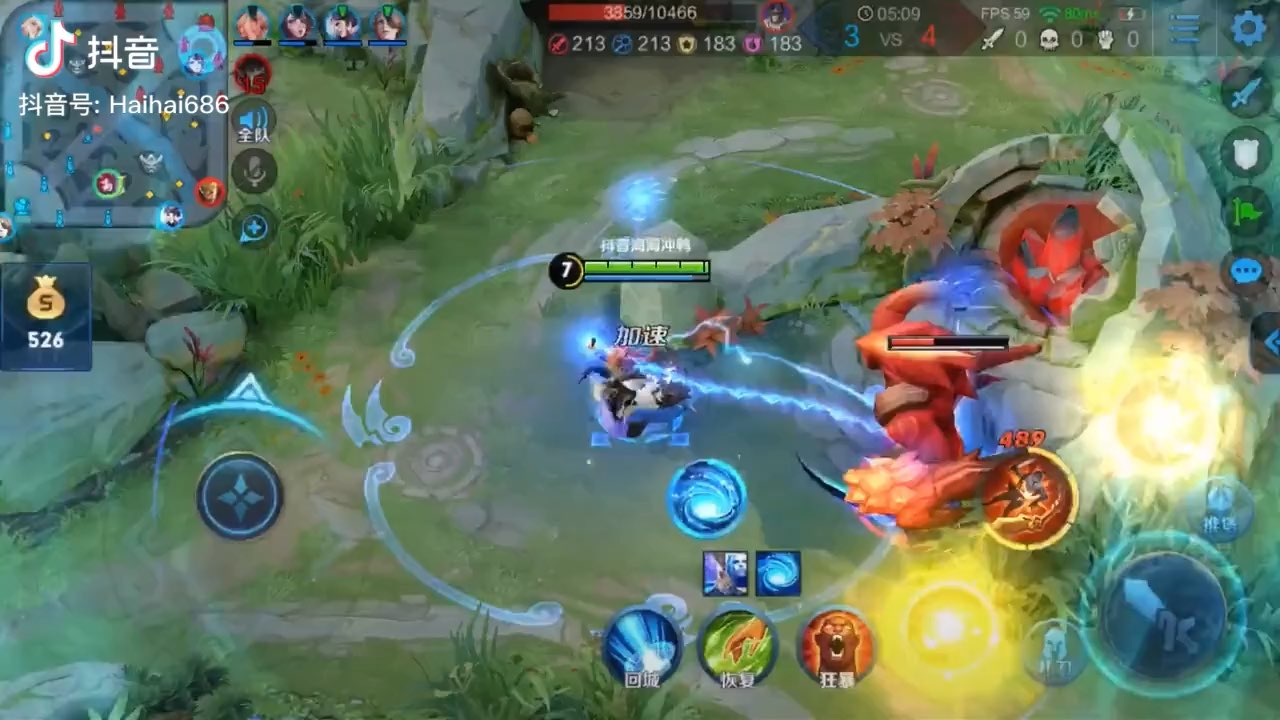Open settings with the gear icon

pyautogui.click(x=1247, y=27)
